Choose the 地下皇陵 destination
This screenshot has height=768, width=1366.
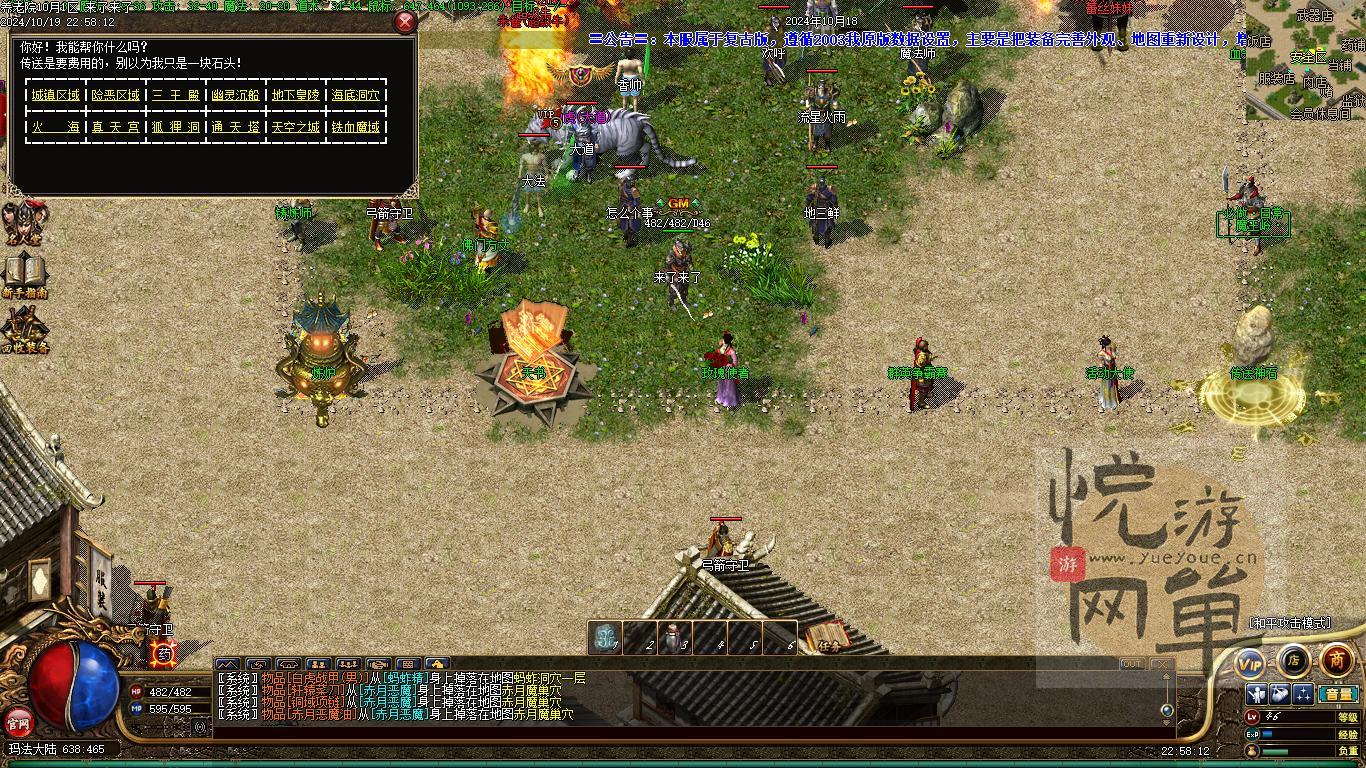click(x=296, y=95)
